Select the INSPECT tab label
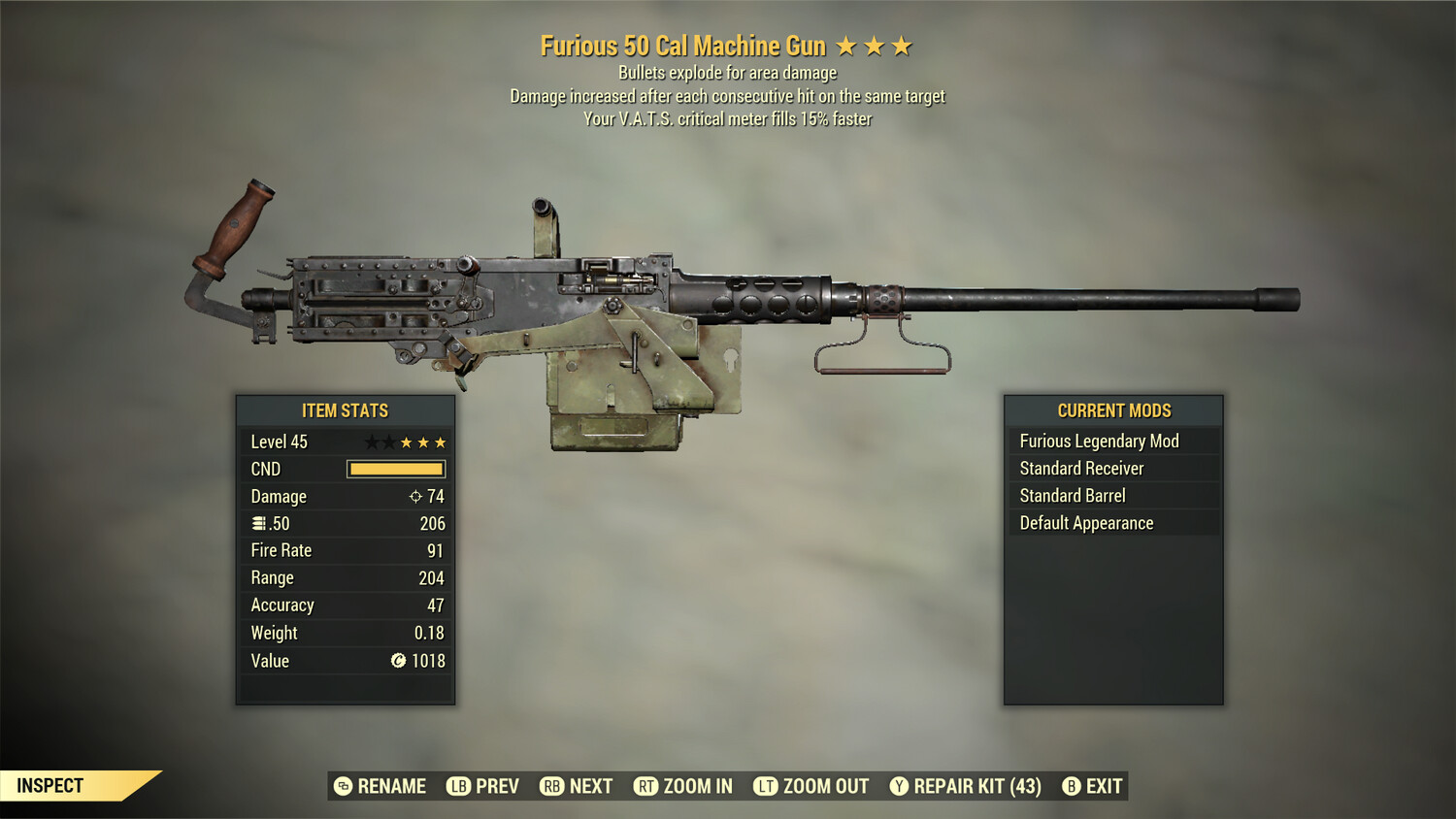This screenshot has width=1456, height=819. click(x=49, y=785)
